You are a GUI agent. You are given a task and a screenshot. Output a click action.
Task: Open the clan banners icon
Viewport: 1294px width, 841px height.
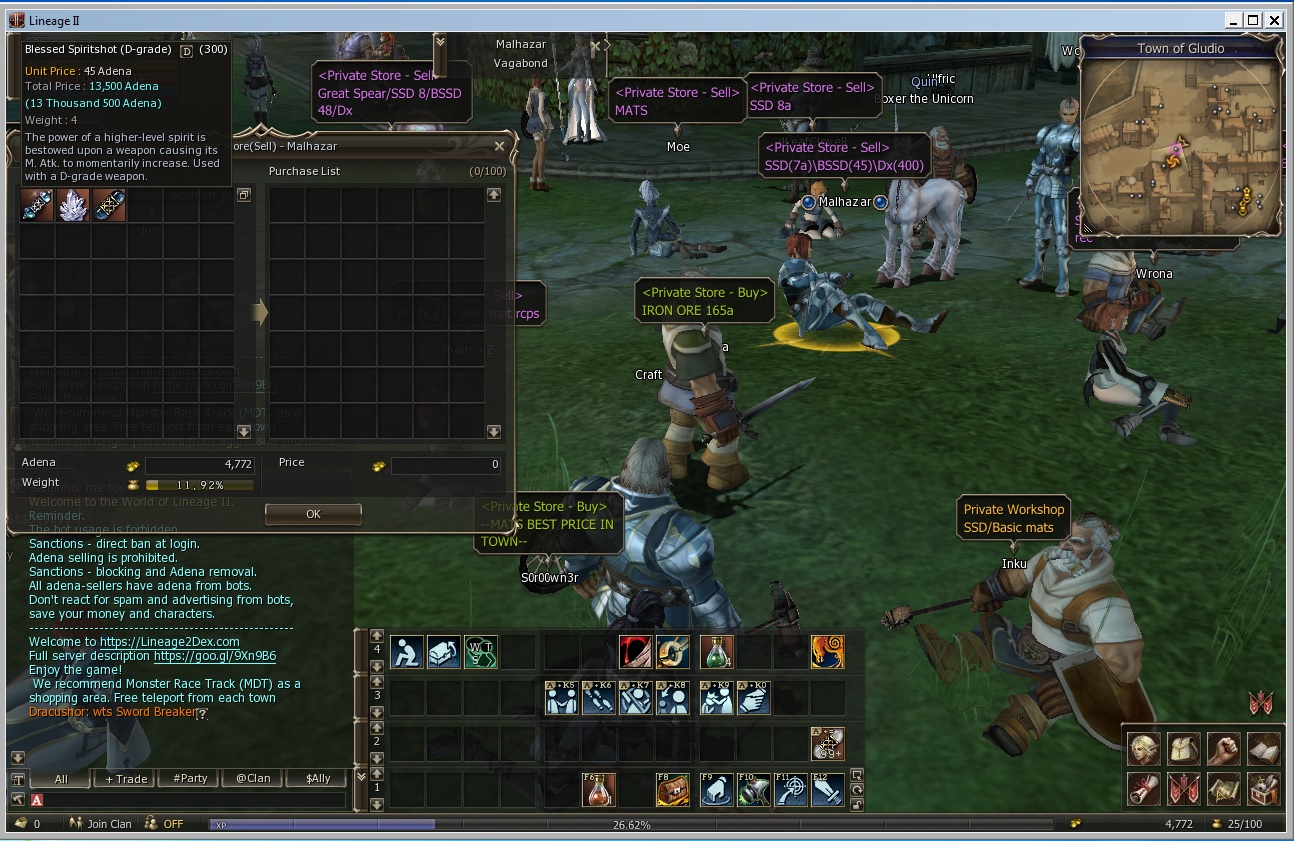click(1184, 788)
